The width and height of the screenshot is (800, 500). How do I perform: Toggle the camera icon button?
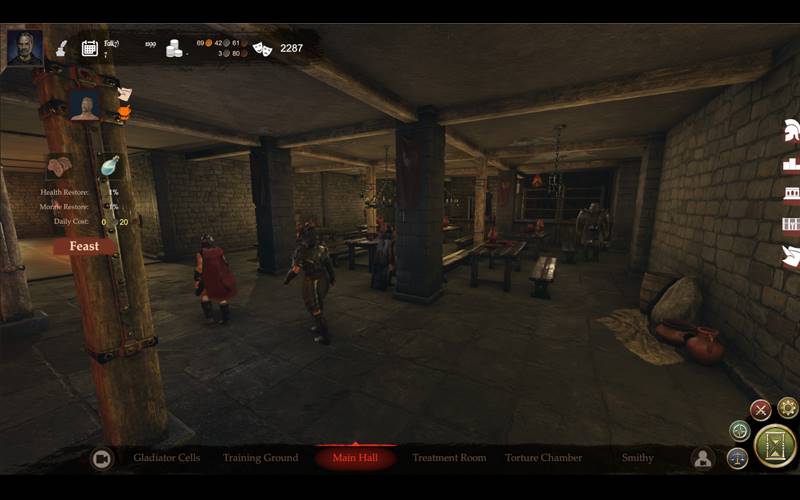click(101, 458)
